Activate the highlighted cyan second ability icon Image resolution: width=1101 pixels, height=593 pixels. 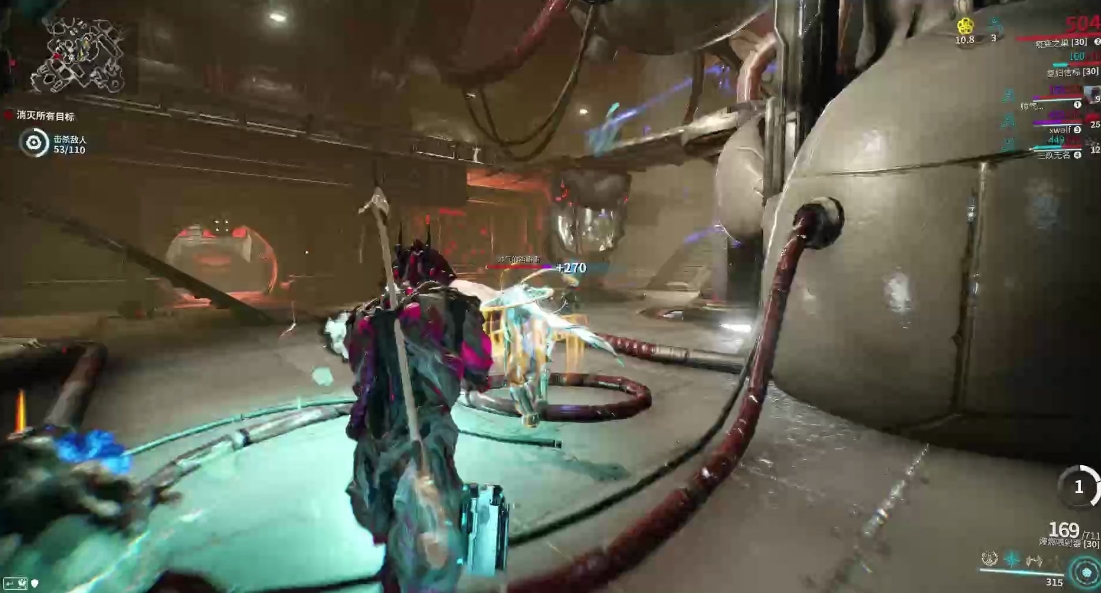coord(1011,559)
